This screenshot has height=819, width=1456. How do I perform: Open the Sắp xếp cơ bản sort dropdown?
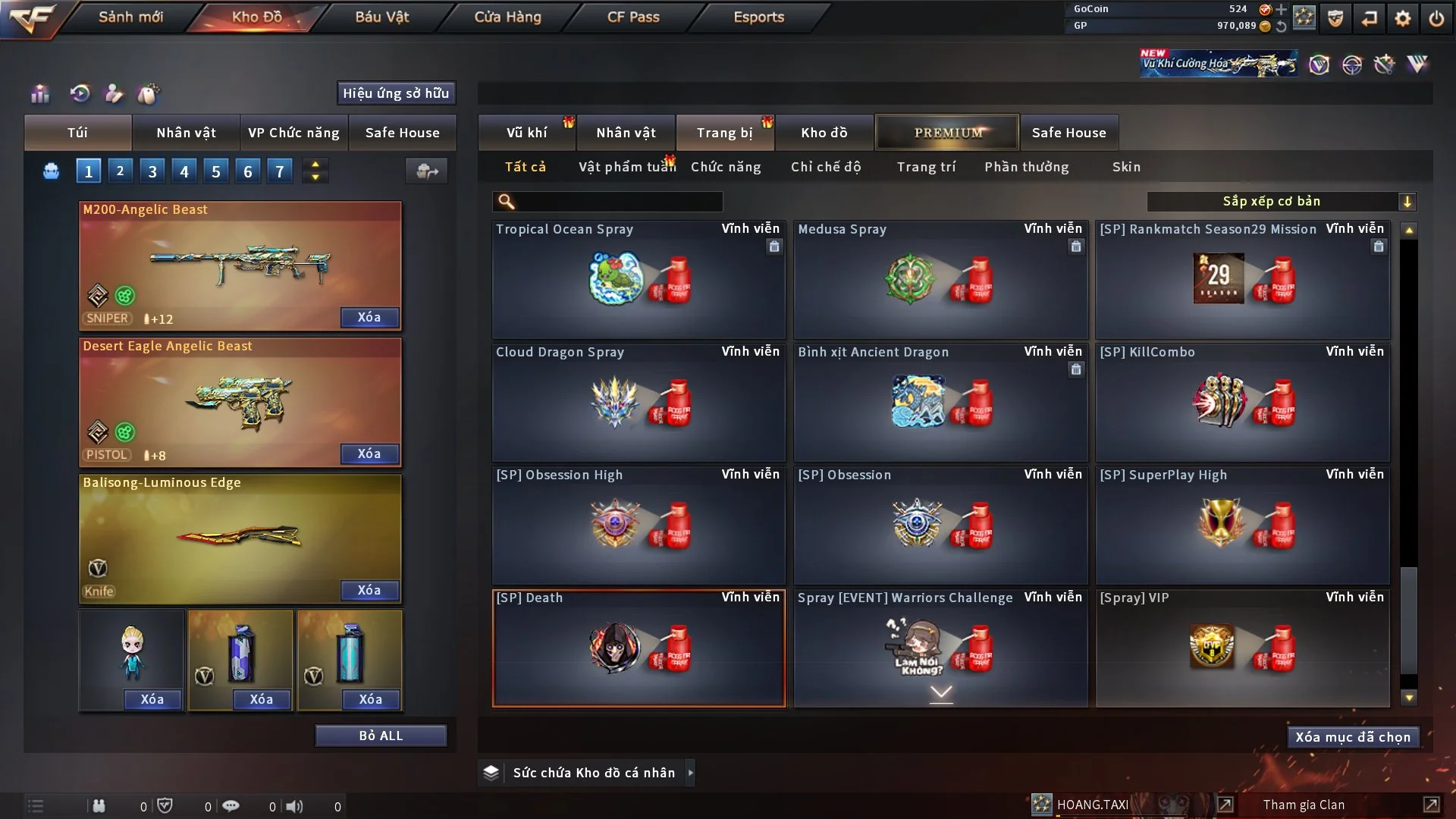pyautogui.click(x=1281, y=201)
